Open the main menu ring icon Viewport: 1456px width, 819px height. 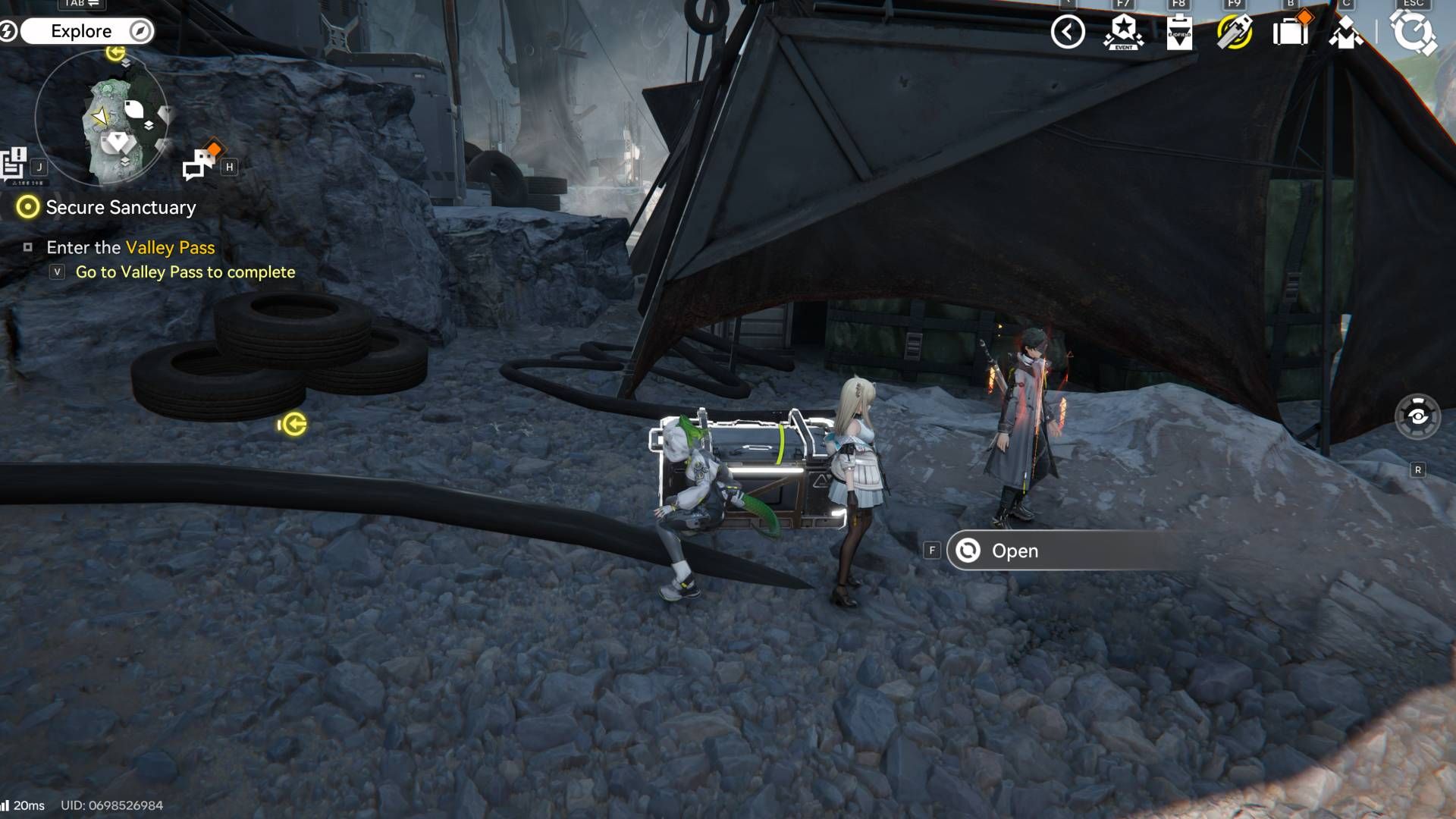[x=1413, y=33]
